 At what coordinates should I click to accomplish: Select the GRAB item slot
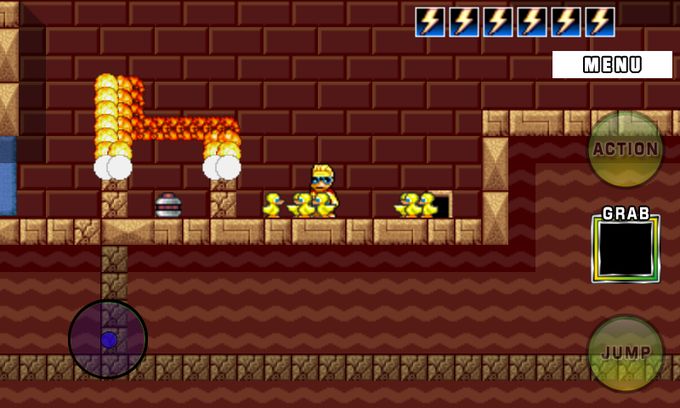coord(625,249)
